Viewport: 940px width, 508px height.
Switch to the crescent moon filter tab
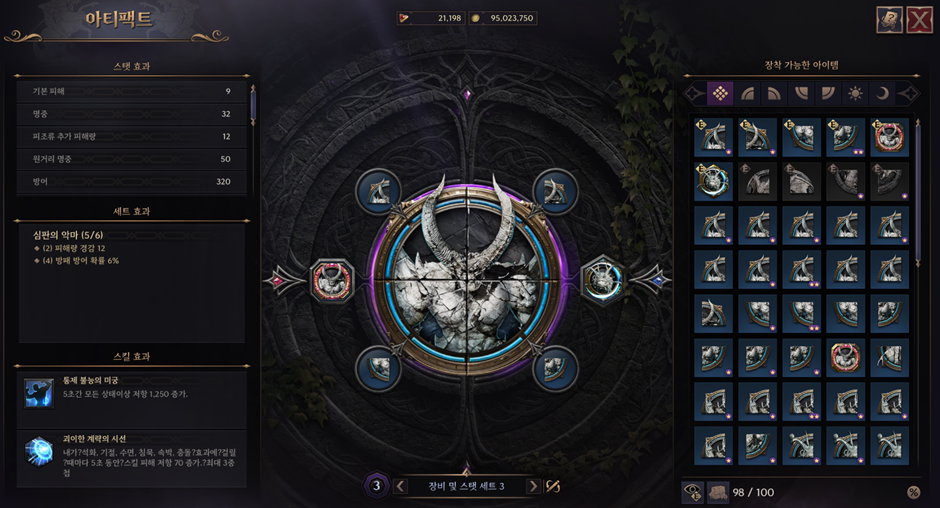(883, 93)
